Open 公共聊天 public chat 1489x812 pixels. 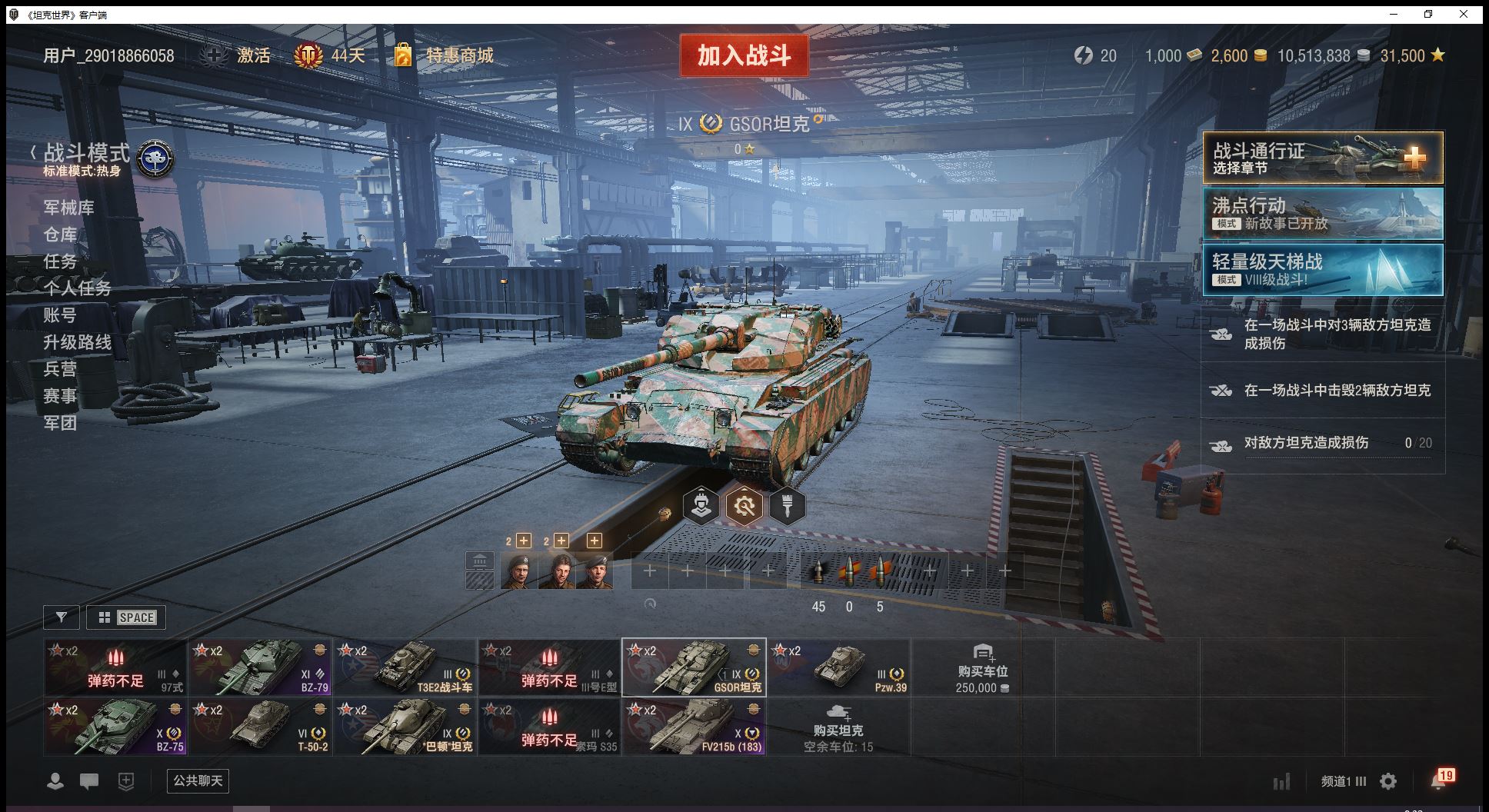tap(198, 781)
